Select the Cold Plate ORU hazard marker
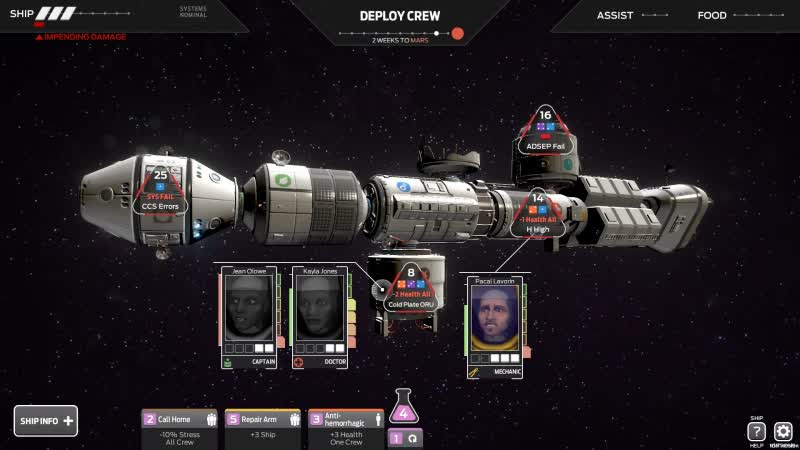The image size is (800, 450). (410, 288)
